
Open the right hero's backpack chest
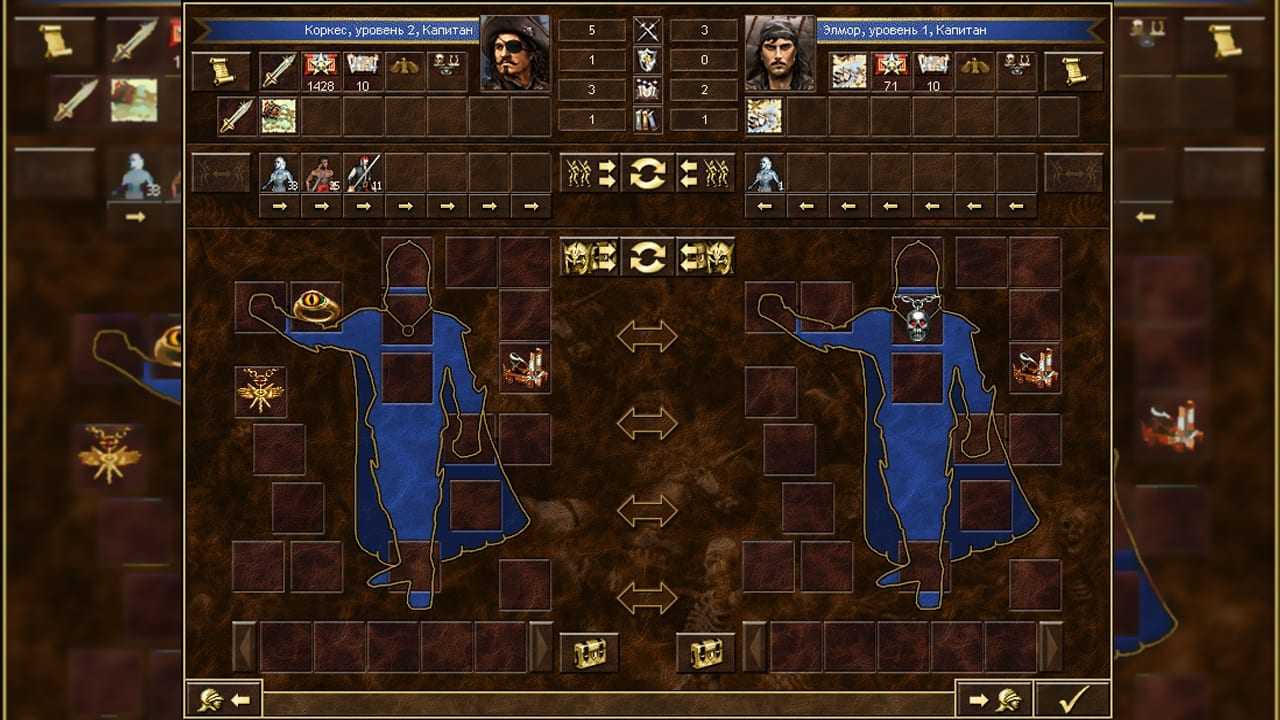point(706,652)
